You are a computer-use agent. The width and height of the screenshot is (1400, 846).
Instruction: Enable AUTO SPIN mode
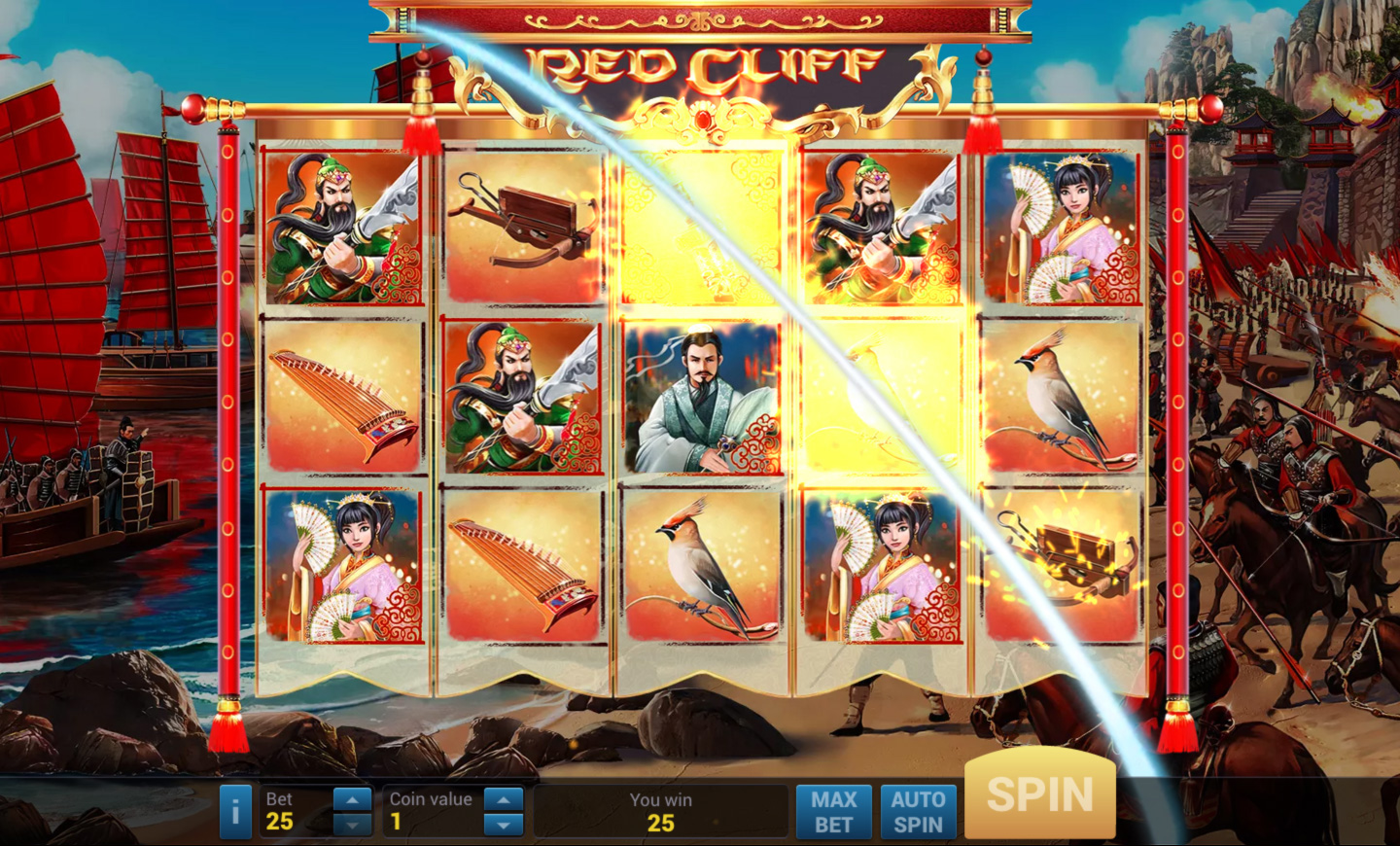pyautogui.click(x=918, y=810)
